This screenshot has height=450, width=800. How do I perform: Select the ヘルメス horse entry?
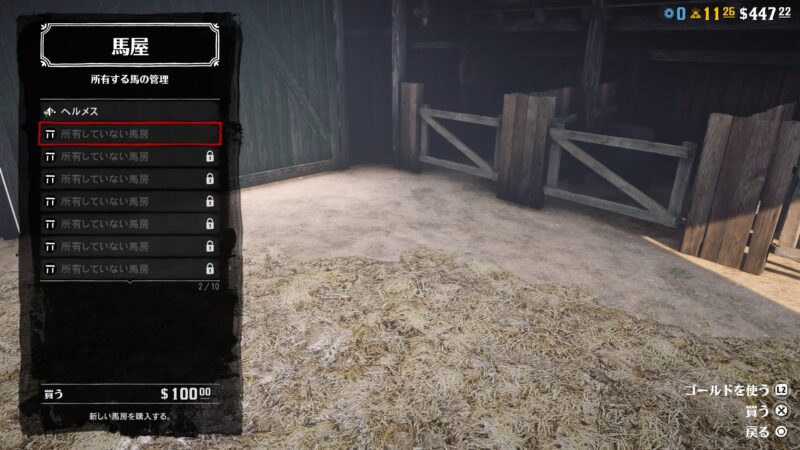click(129, 111)
